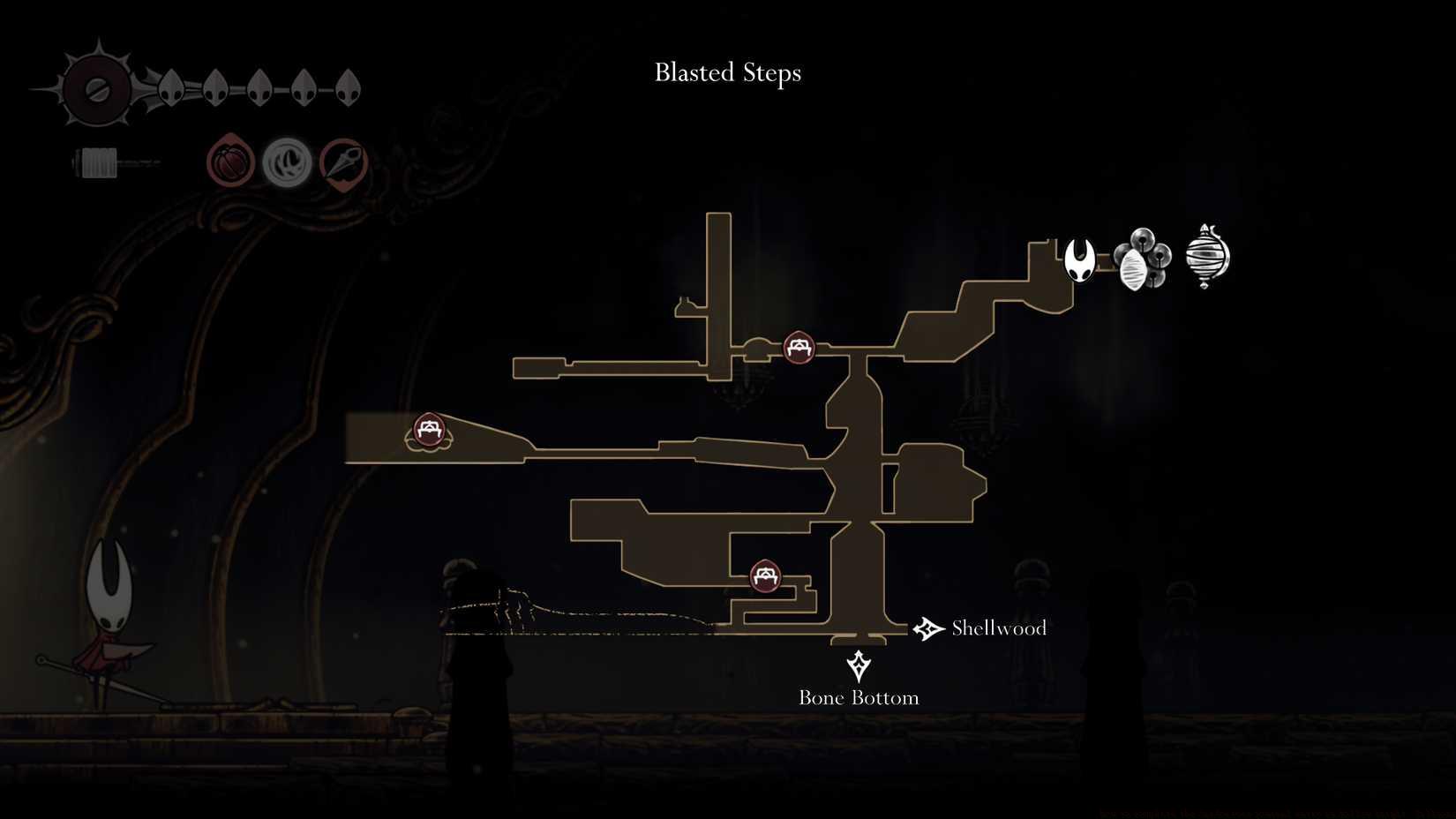Select the first mask health notch
Screen dimensions: 1456x819
click(x=171, y=86)
